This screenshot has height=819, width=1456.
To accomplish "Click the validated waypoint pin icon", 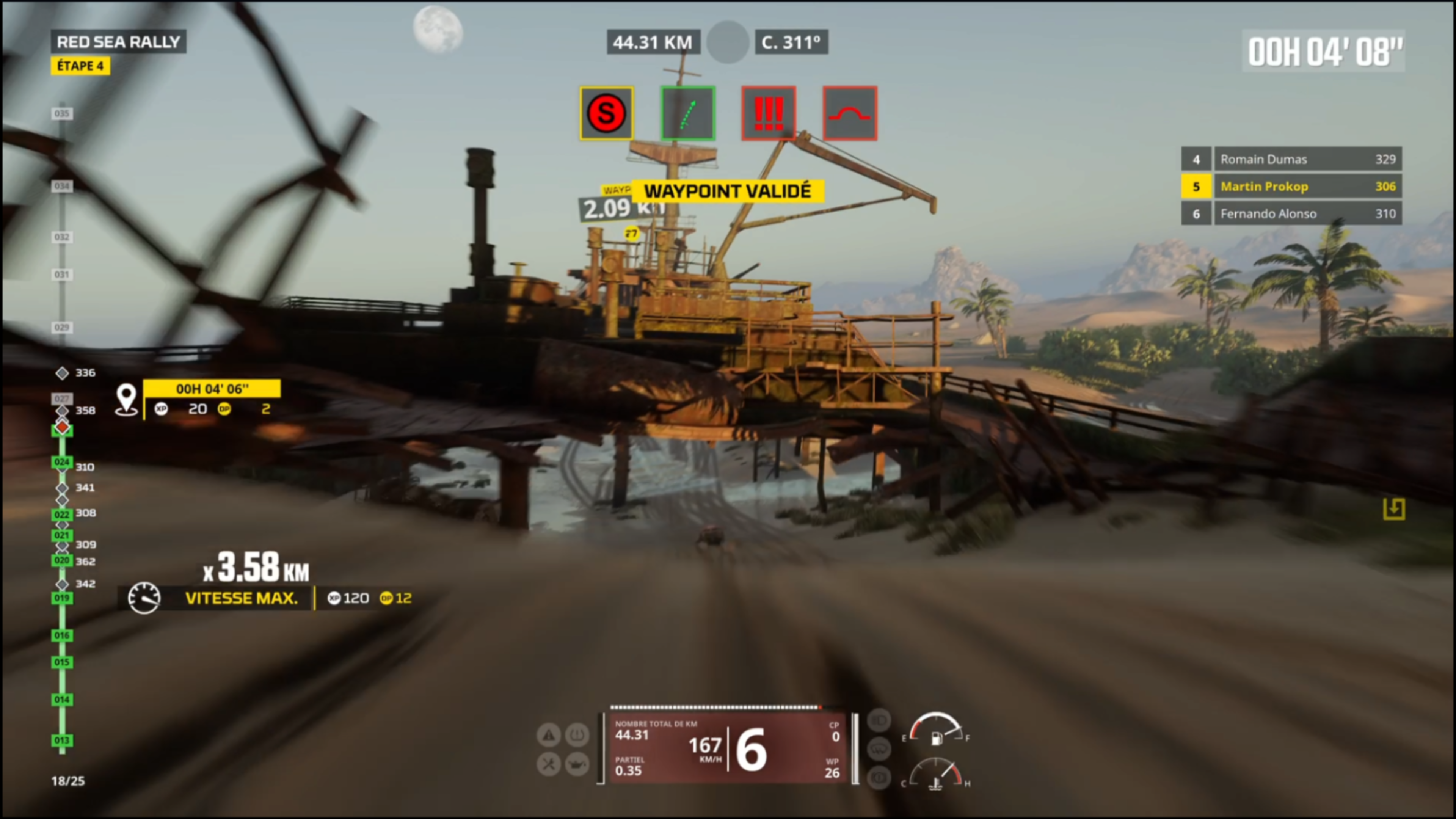I will [x=126, y=400].
